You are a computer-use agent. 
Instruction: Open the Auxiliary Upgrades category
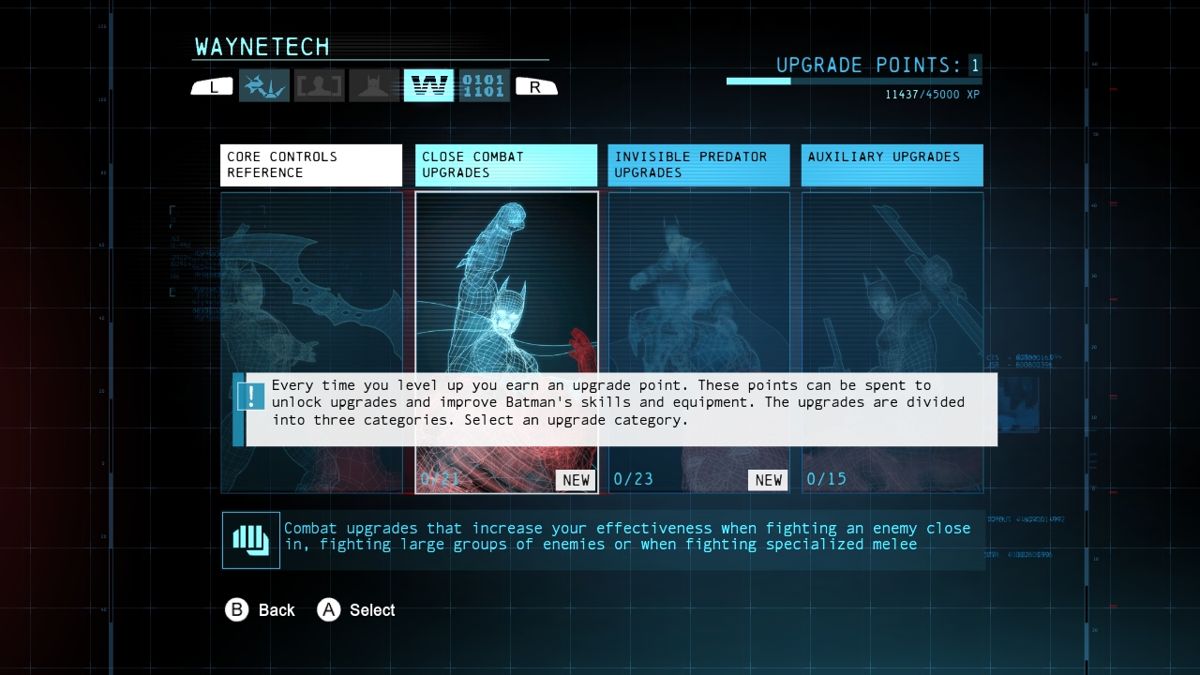pos(892,165)
